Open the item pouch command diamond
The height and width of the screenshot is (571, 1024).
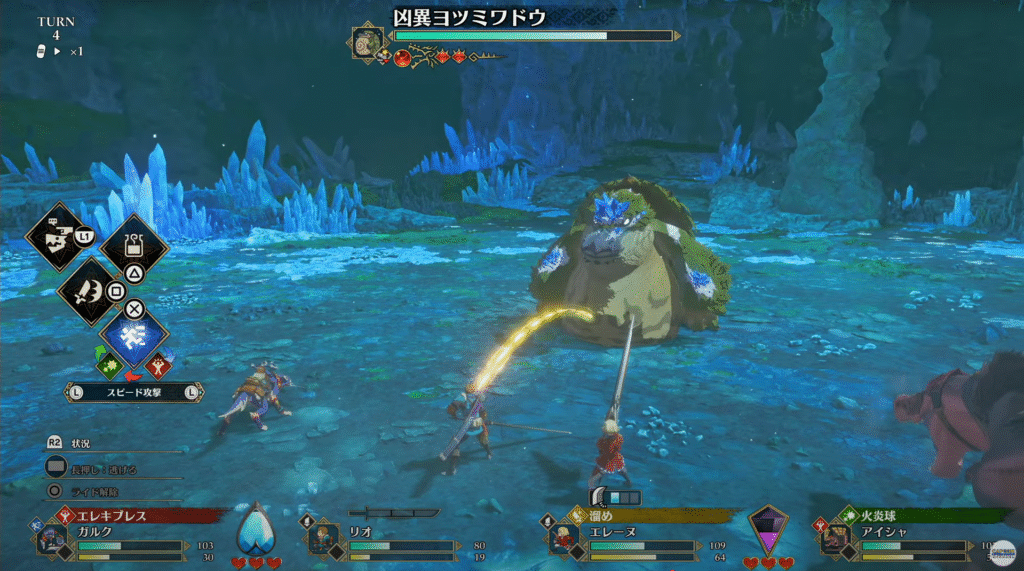pyautogui.click(x=134, y=246)
